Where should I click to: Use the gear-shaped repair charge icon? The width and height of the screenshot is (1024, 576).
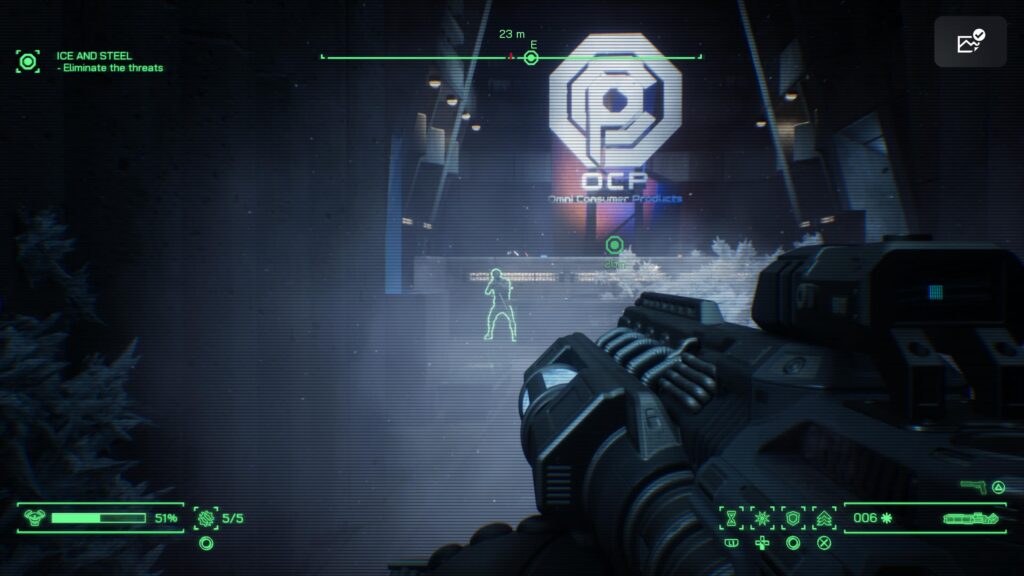pos(207,518)
